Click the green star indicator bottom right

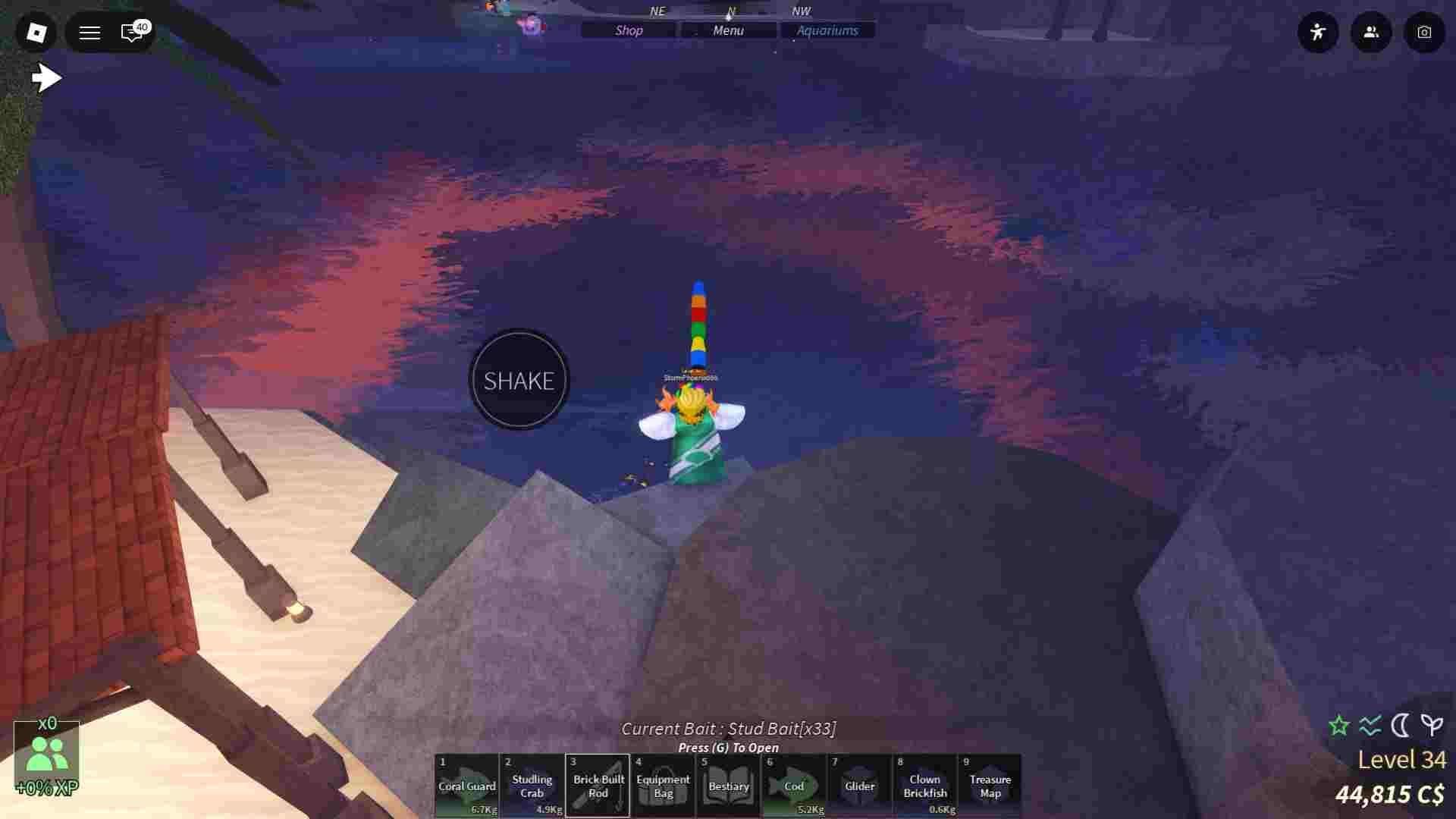[x=1338, y=725]
